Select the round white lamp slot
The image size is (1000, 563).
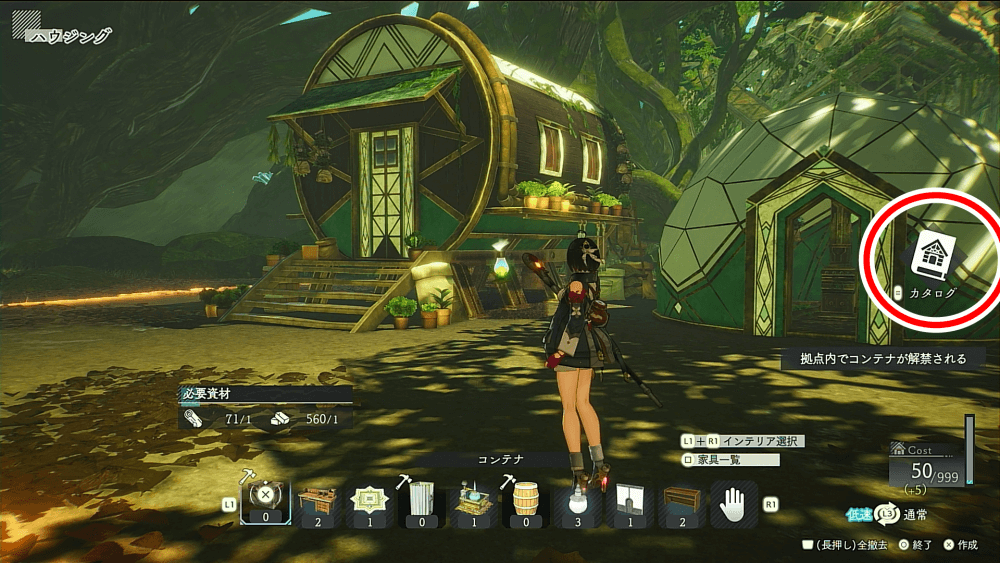577,501
